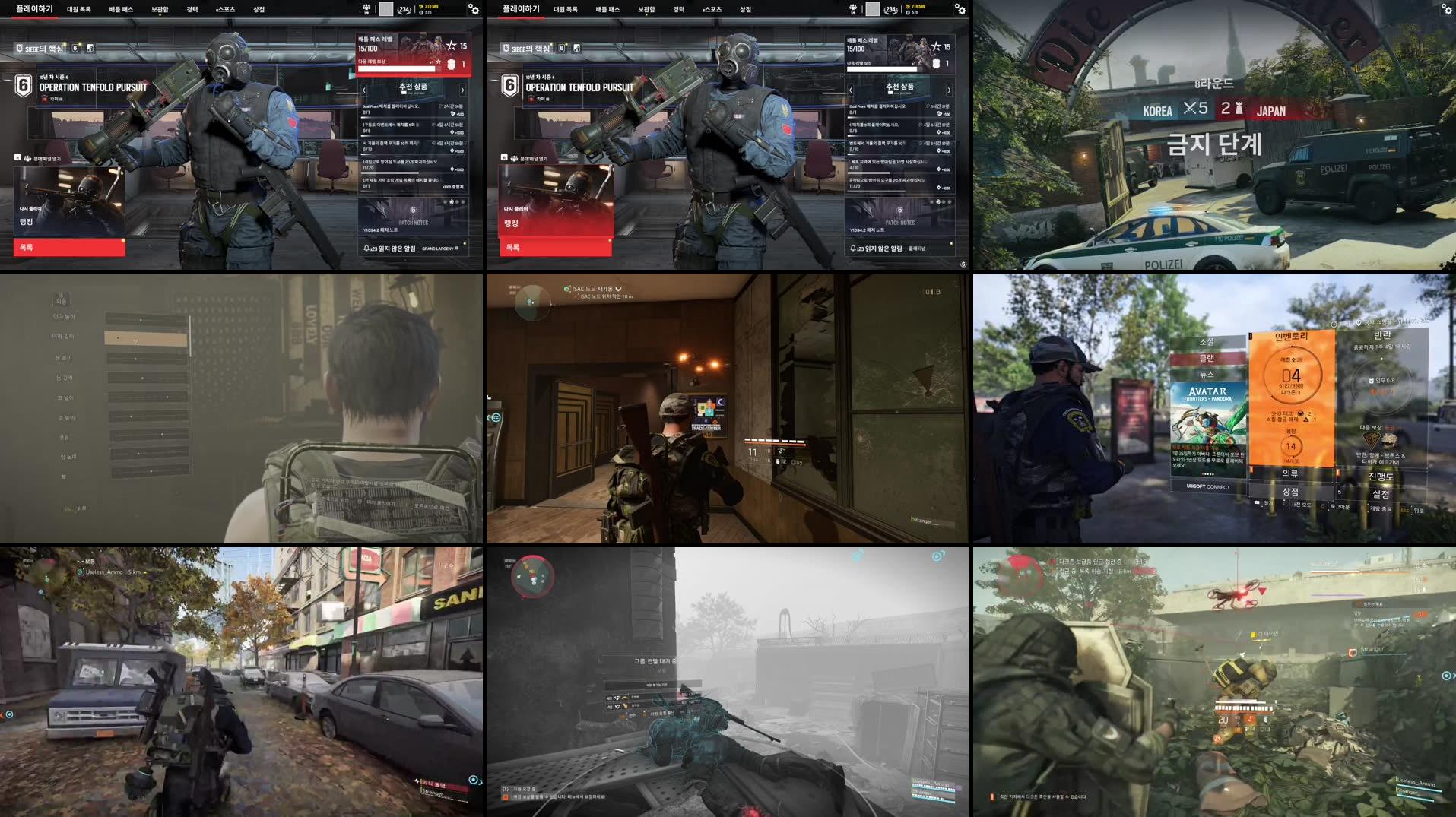Open the player profile portrait next to level 234
This screenshot has height=817, width=1456.
point(386,10)
